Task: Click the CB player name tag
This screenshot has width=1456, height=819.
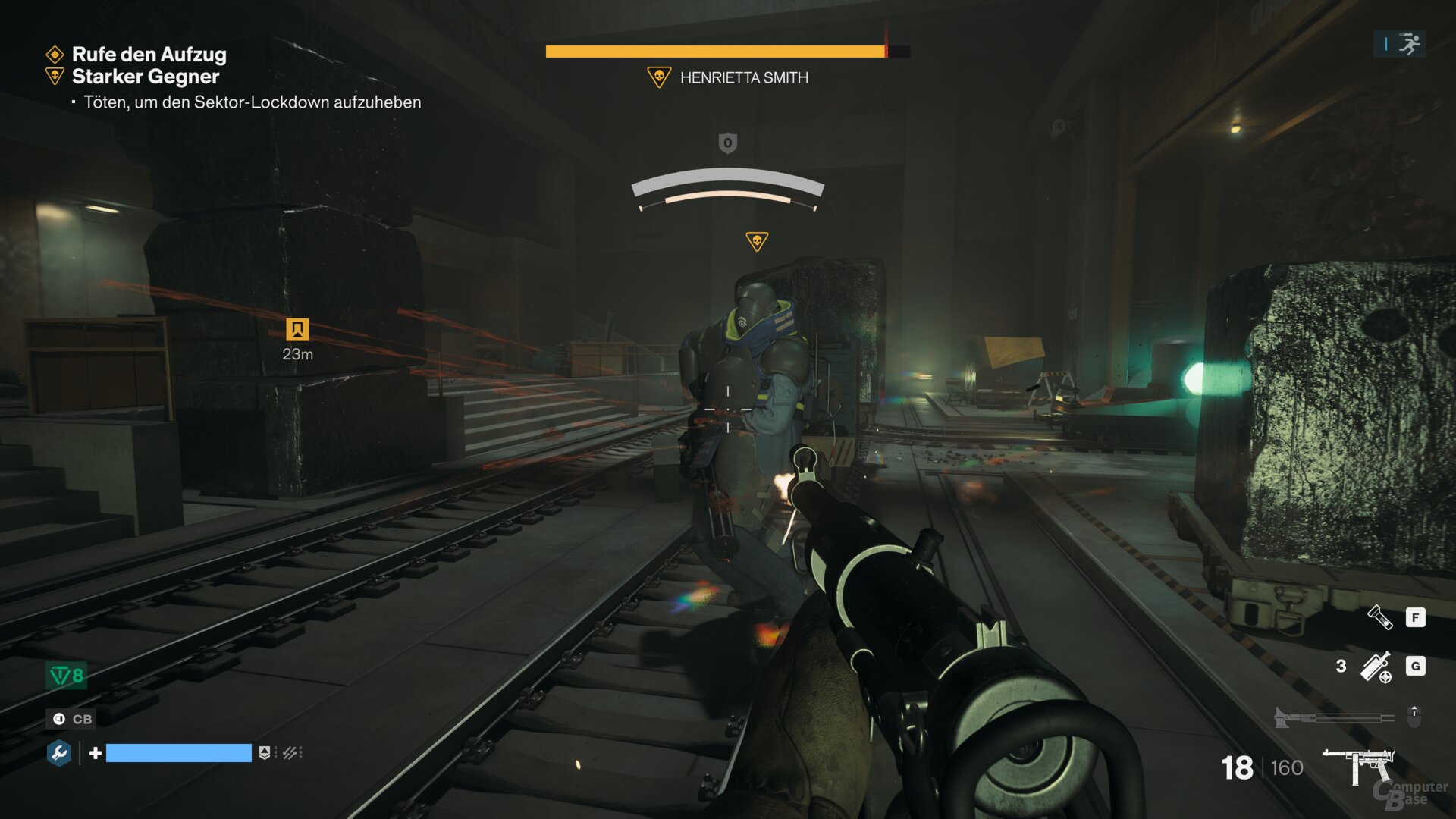Action: pos(73,719)
